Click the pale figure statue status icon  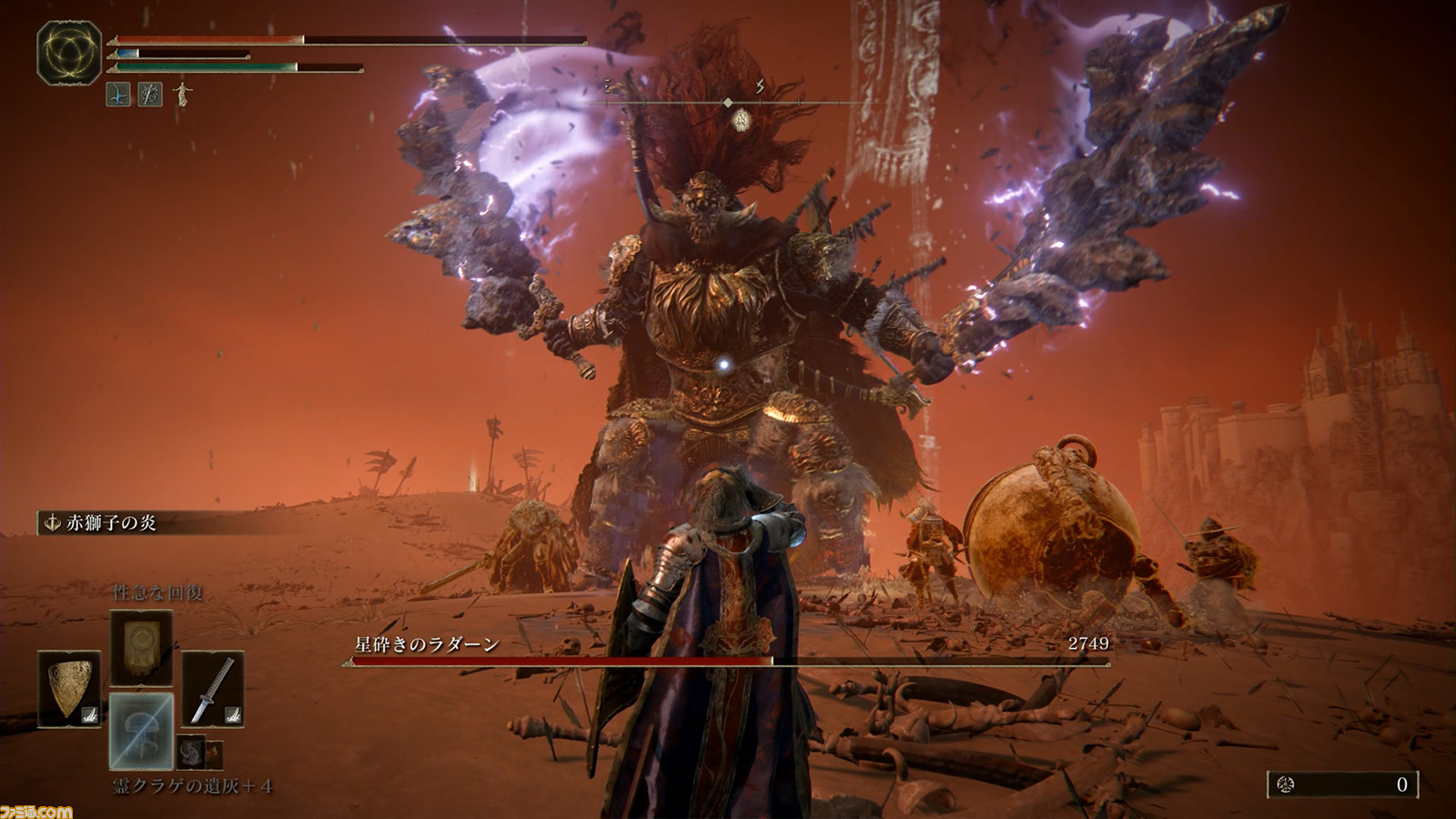(x=183, y=93)
